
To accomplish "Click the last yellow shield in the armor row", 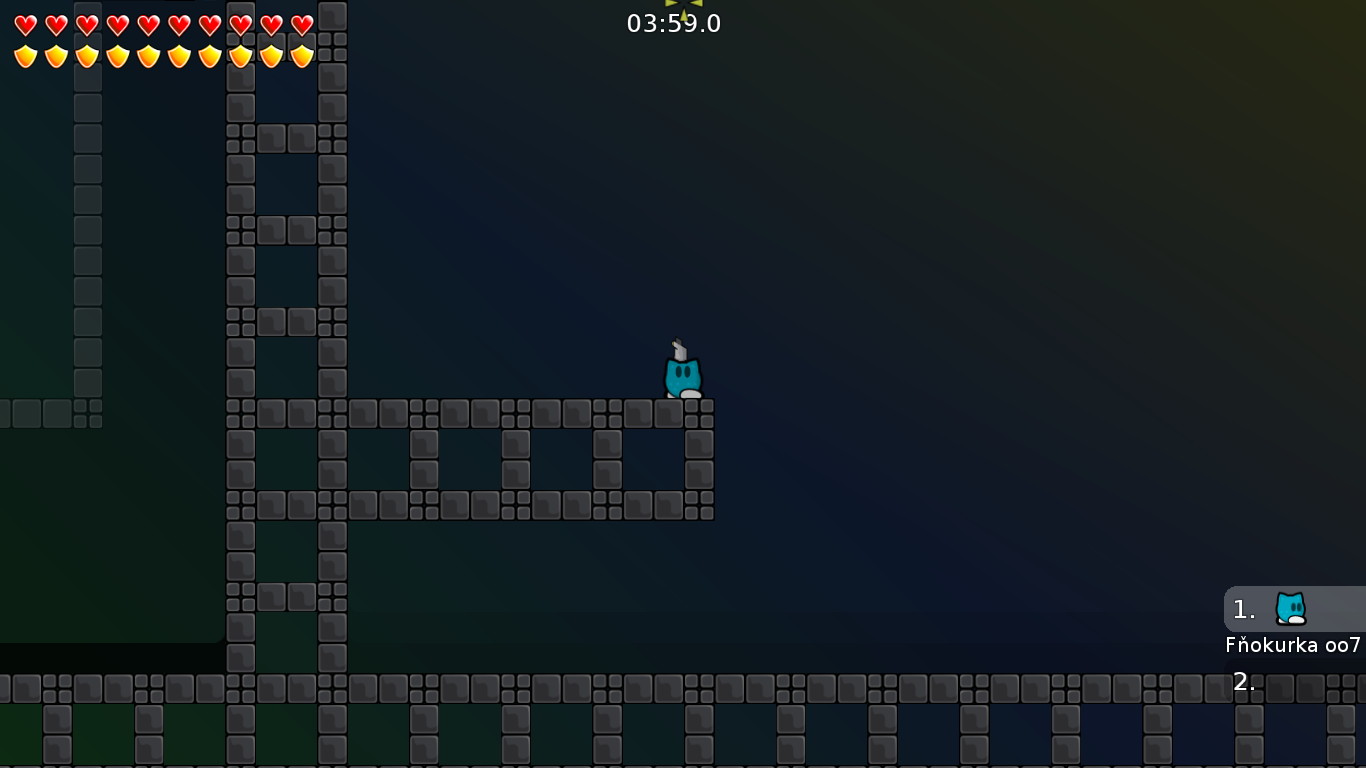I will click(x=301, y=56).
